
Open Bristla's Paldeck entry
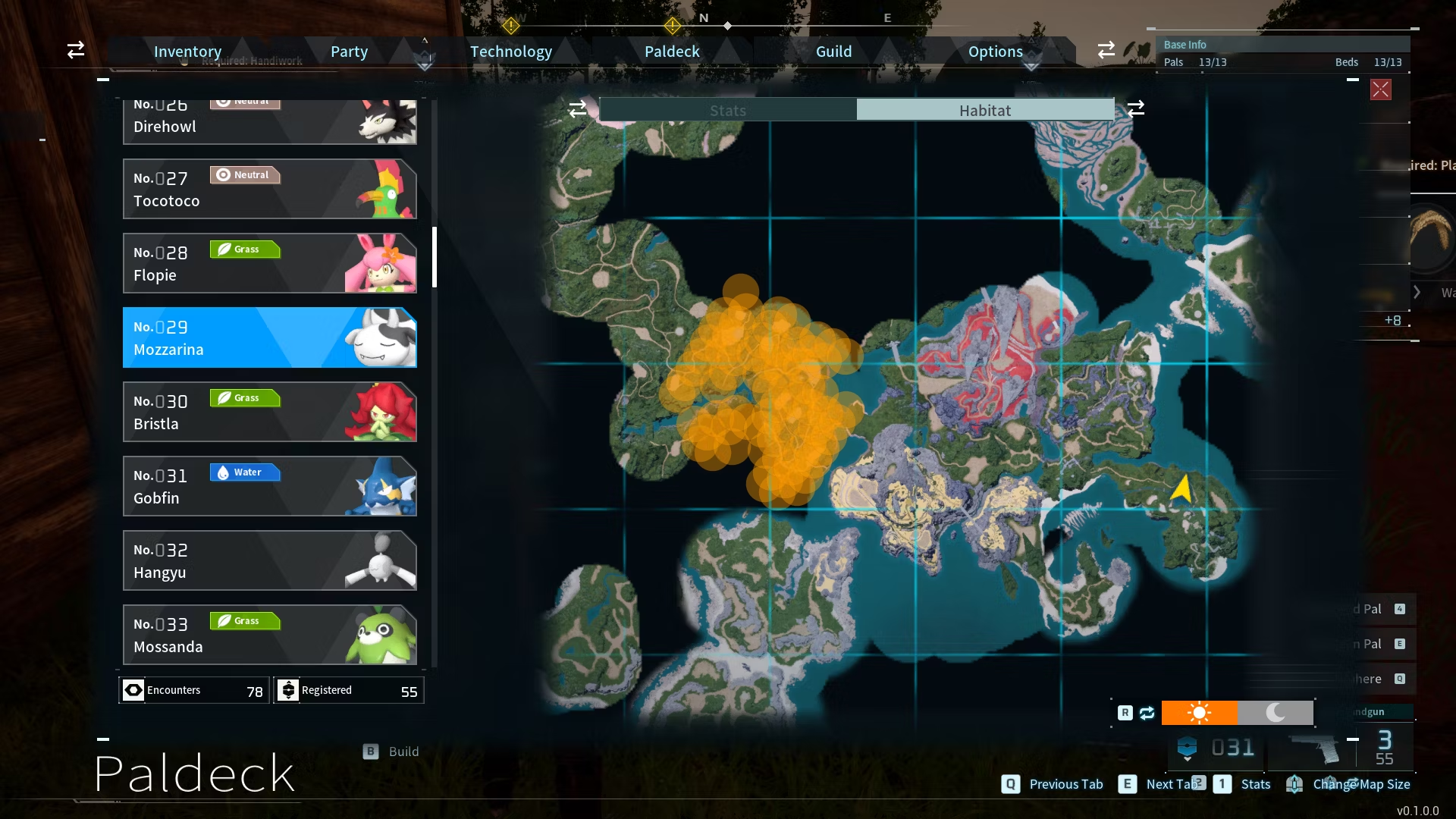click(269, 412)
